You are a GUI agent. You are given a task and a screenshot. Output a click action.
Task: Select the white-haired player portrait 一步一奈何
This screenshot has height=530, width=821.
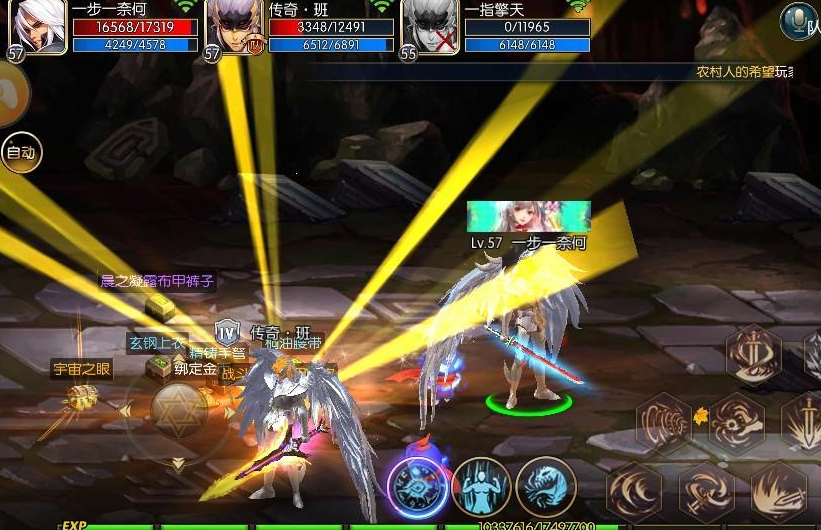(38, 26)
